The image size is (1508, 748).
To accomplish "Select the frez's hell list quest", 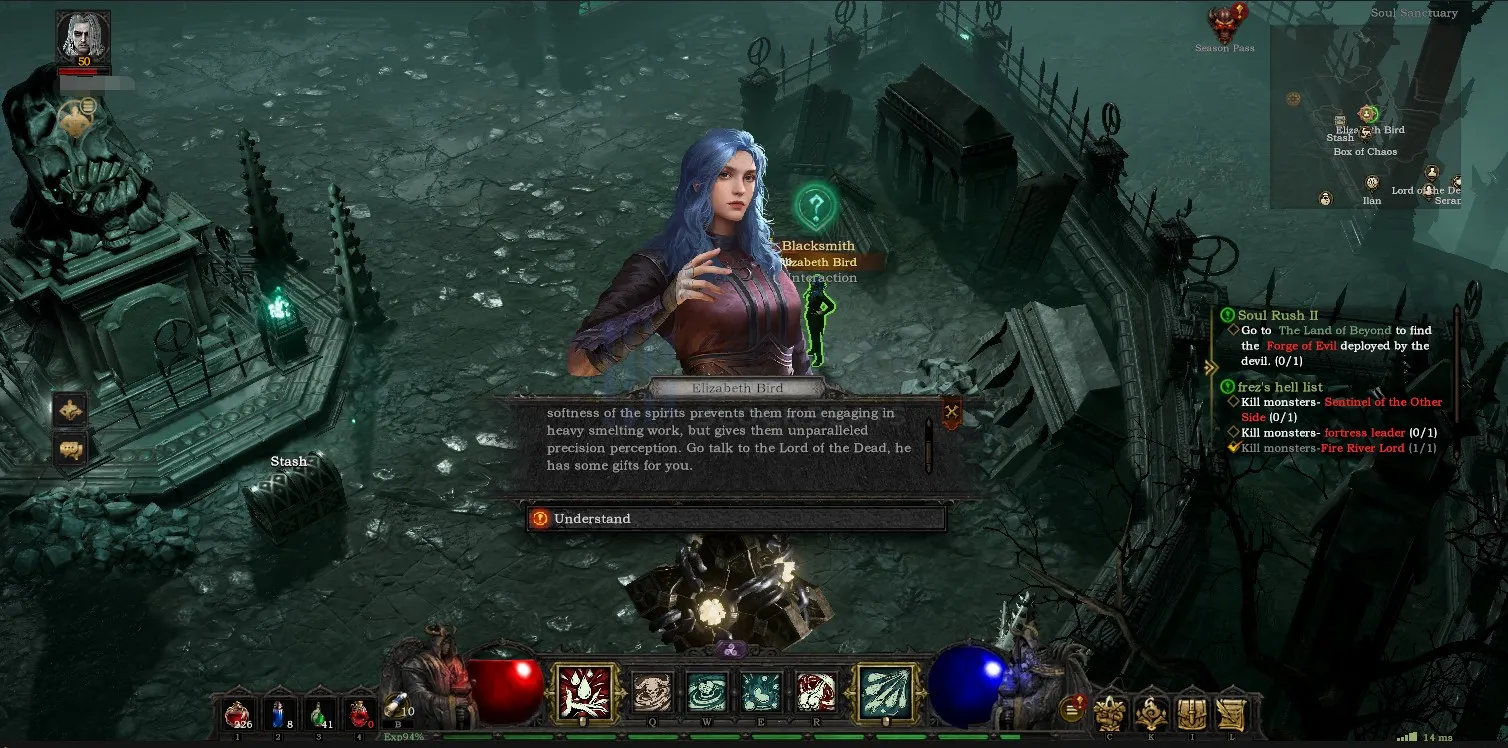I will [1280, 387].
